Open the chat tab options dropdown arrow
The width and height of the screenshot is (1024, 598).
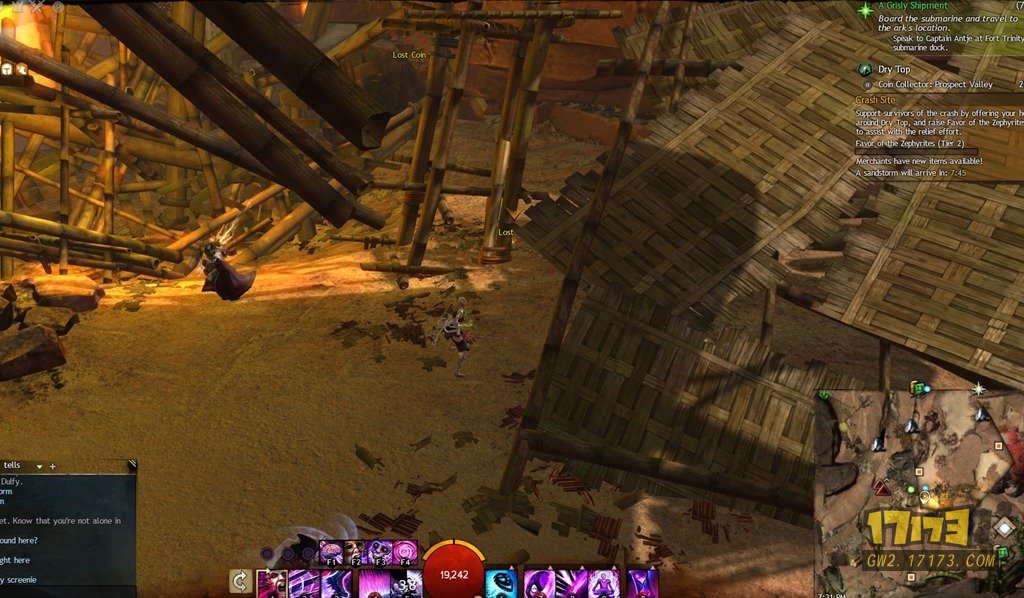coord(40,466)
